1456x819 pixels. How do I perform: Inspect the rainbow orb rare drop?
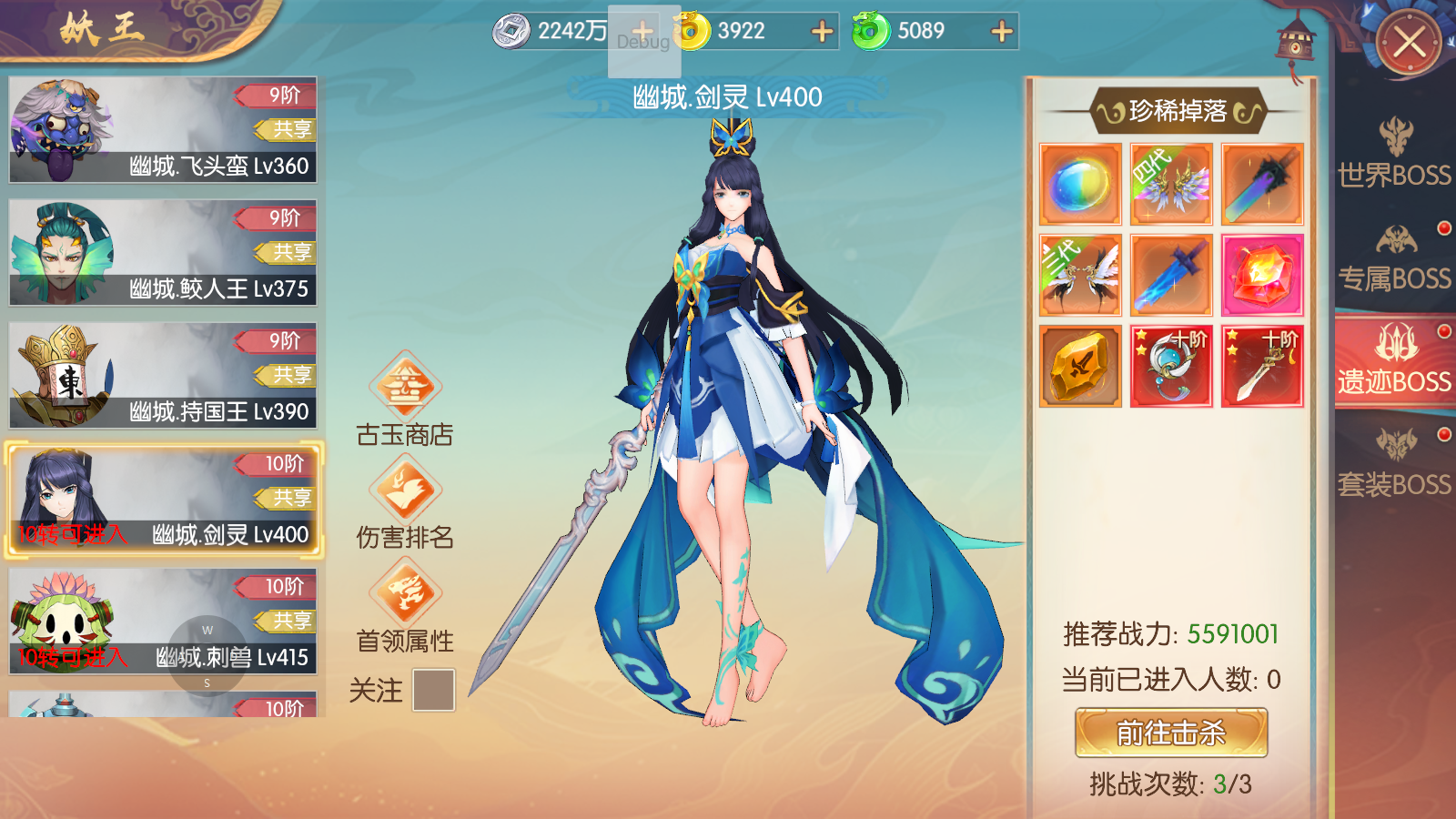coord(1080,184)
